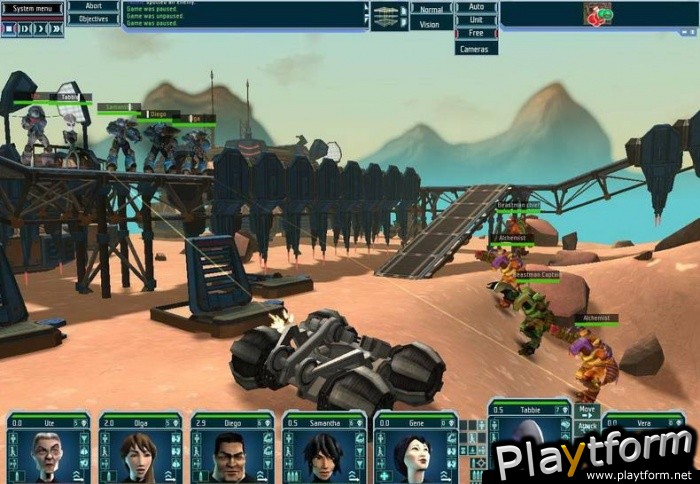This screenshot has height=484, width=700.
Task: Select the Free camera mode
Action: click(x=476, y=33)
